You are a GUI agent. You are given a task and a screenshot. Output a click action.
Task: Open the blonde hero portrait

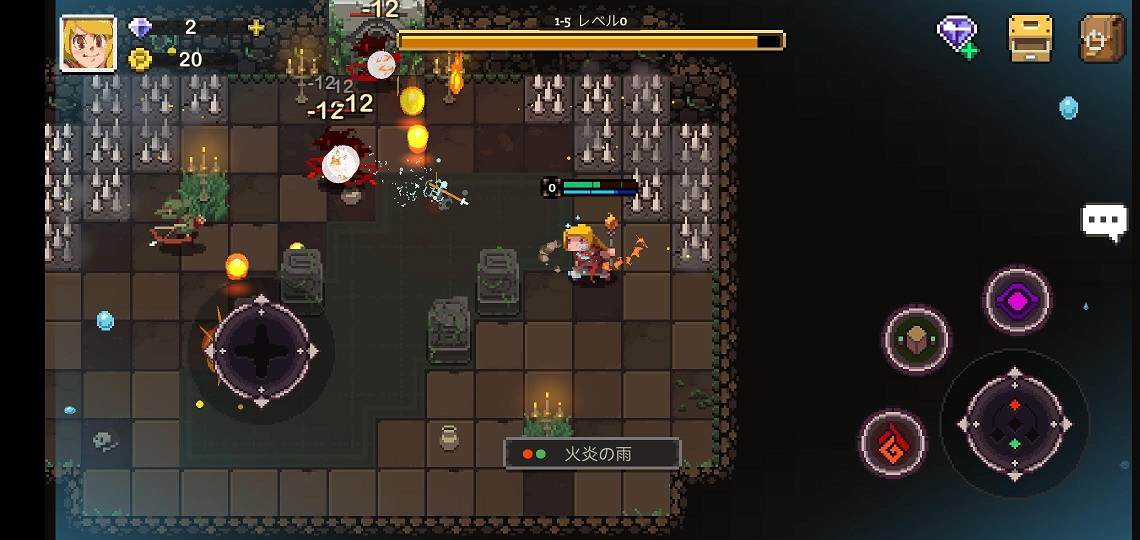point(82,44)
